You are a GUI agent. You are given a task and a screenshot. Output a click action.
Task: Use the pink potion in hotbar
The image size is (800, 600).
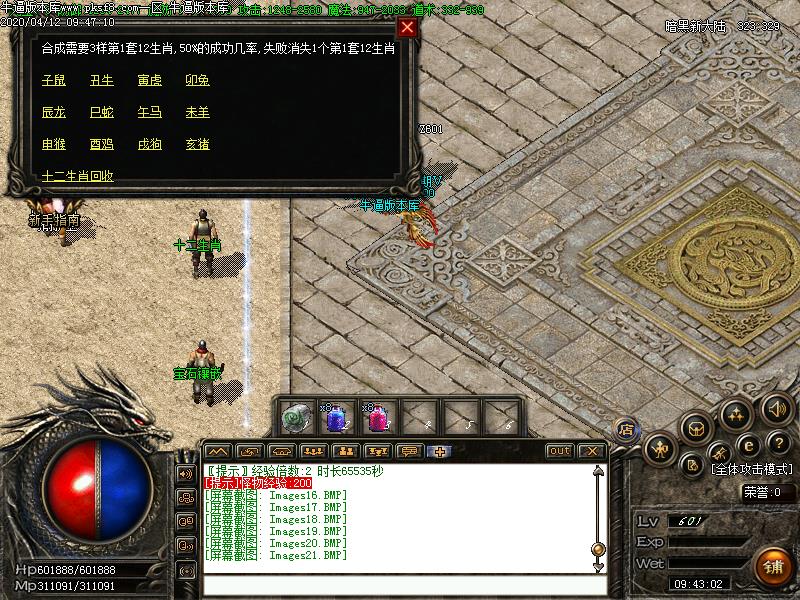[378, 418]
